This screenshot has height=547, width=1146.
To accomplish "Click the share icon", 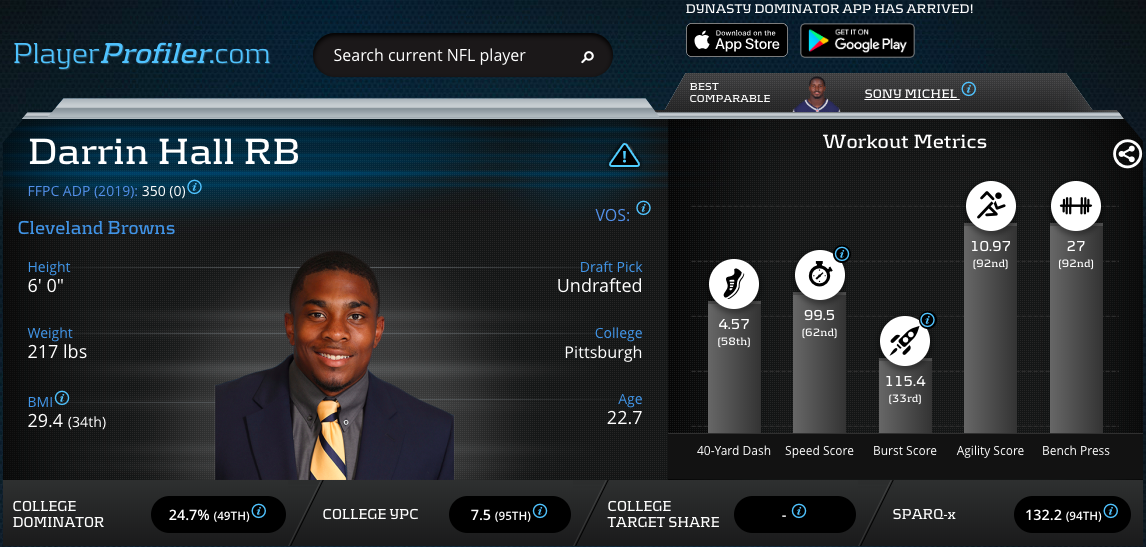I will (x=1127, y=154).
